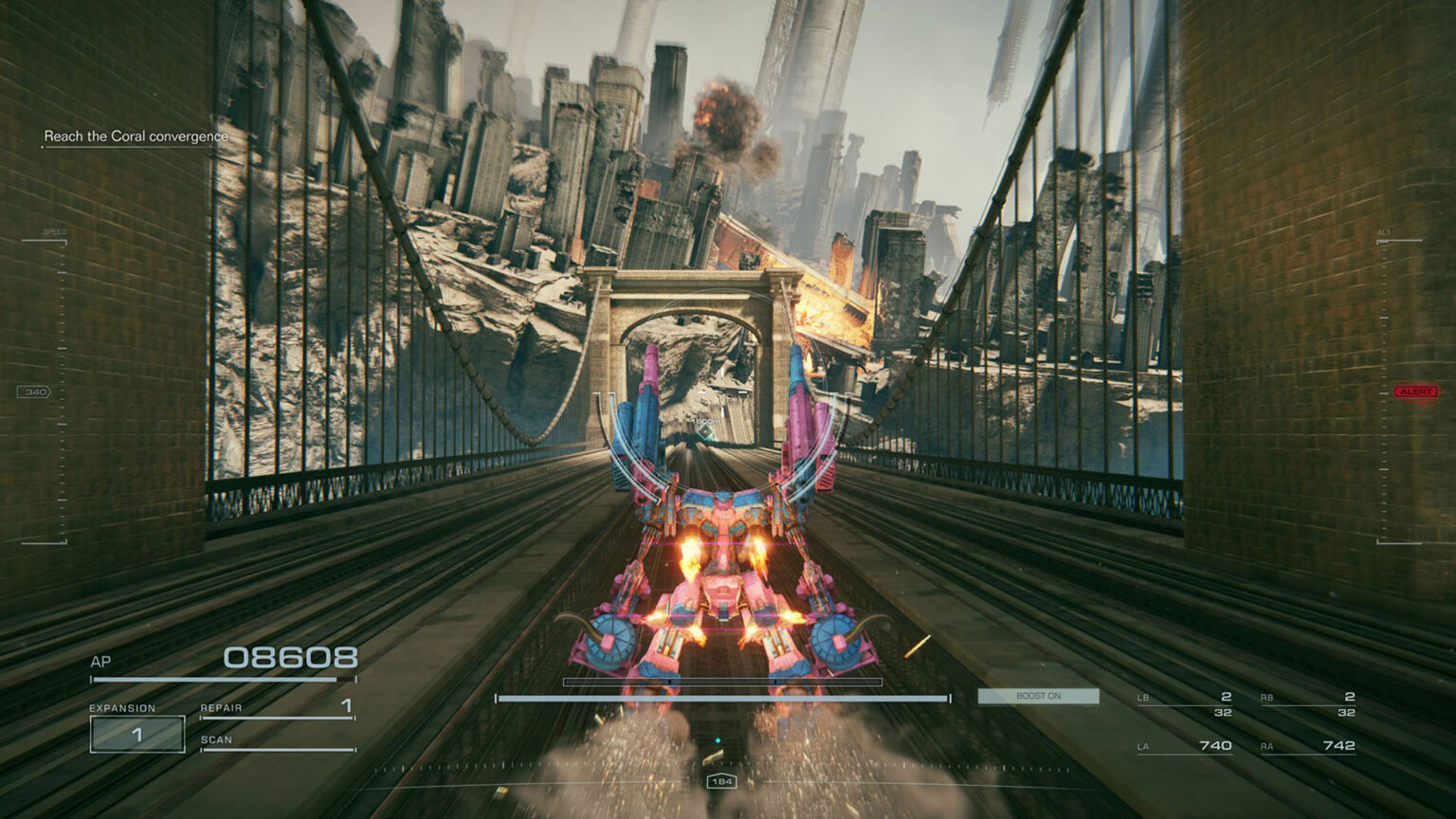Use the Repair kit entry

(277, 708)
